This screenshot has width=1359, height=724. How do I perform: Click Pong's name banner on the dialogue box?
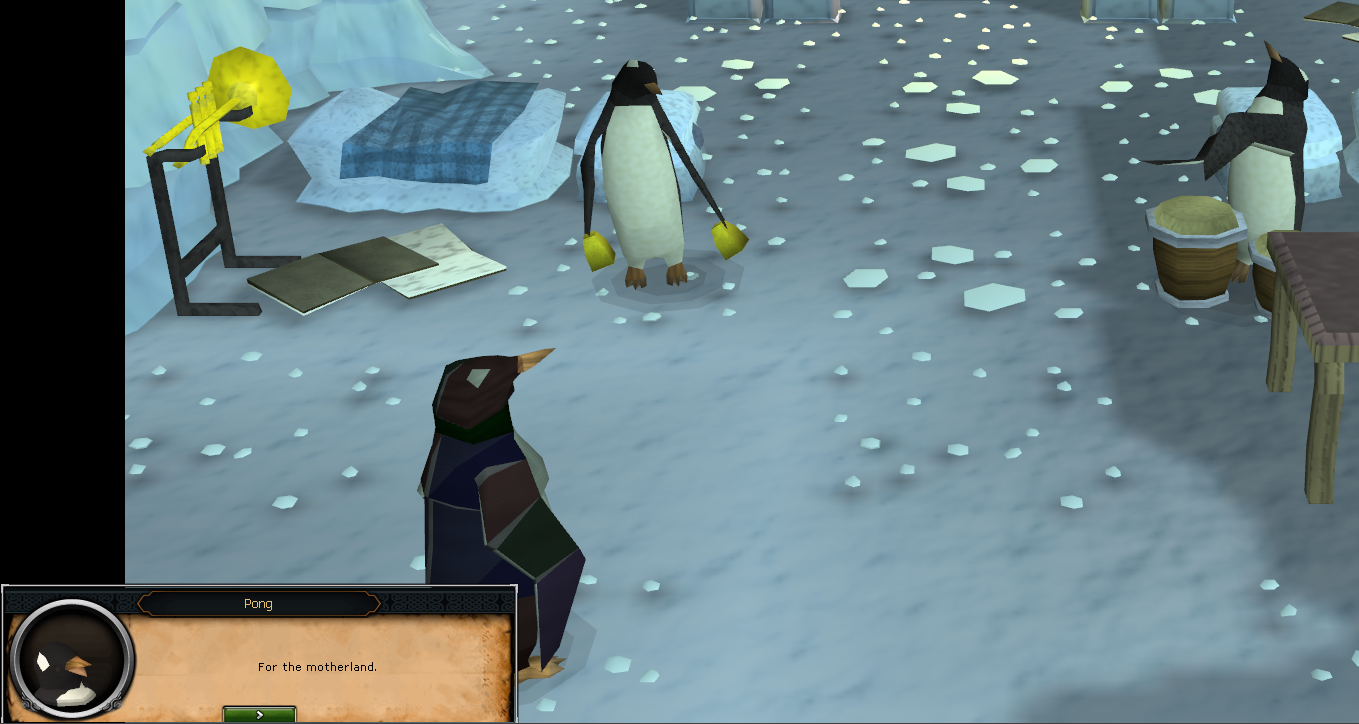[259, 603]
